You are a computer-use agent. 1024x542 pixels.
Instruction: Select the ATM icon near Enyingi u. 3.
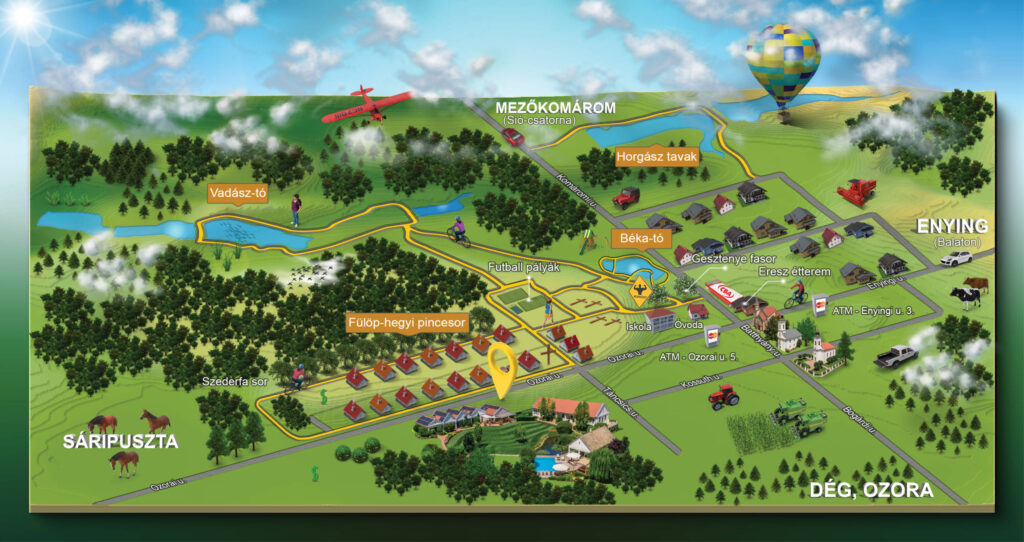[821, 306]
